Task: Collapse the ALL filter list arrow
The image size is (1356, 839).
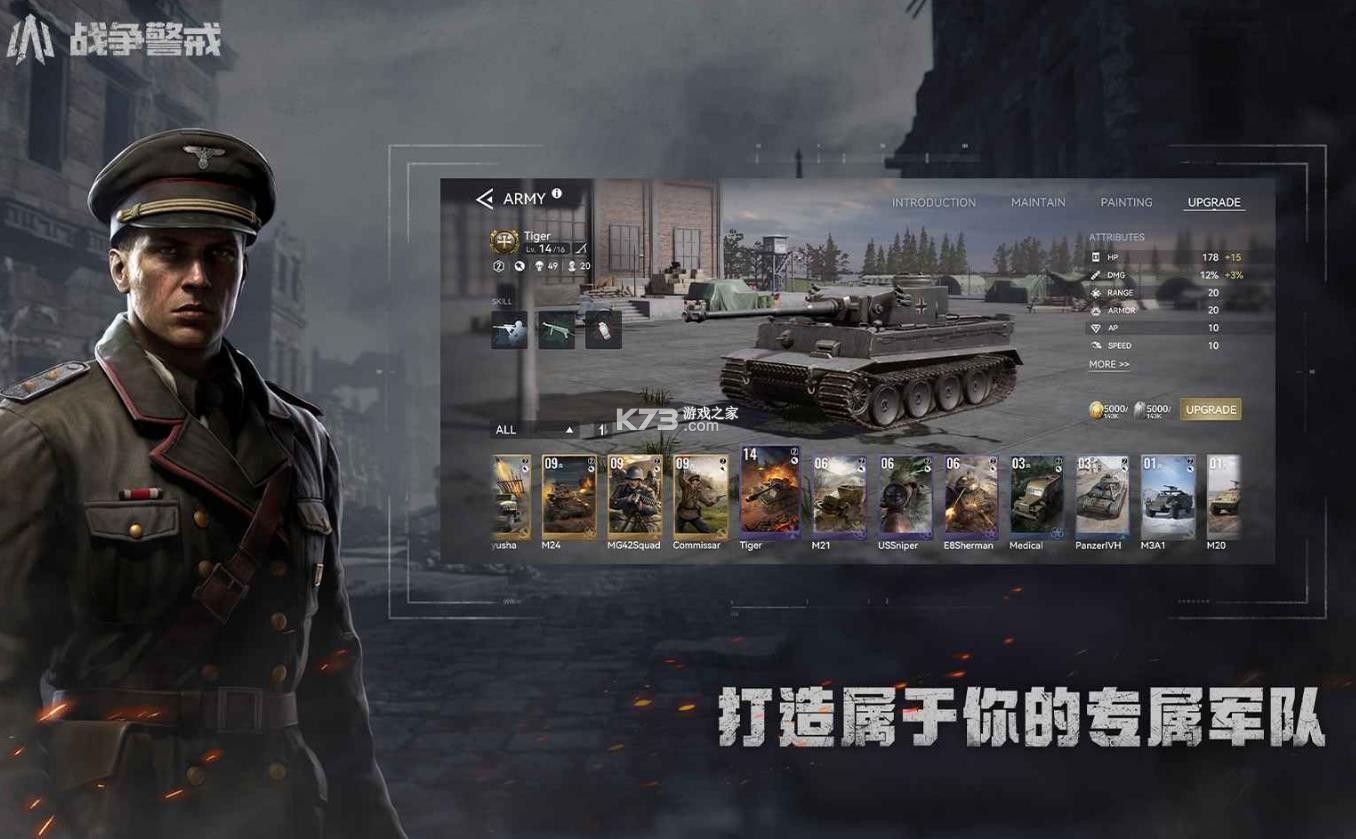Action: coord(569,429)
